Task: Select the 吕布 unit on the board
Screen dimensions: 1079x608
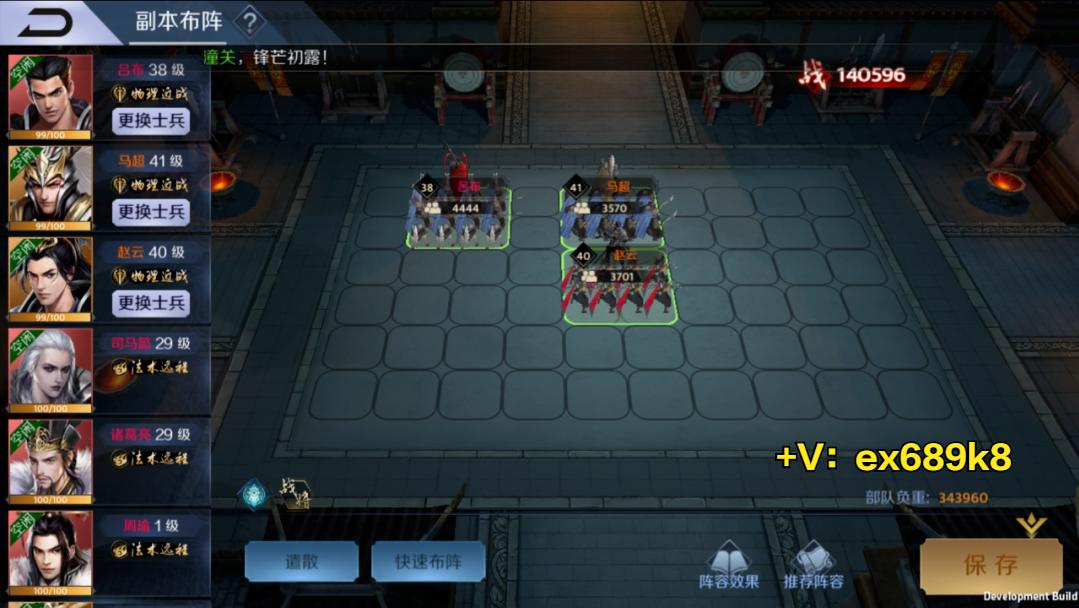Action: coord(458,216)
